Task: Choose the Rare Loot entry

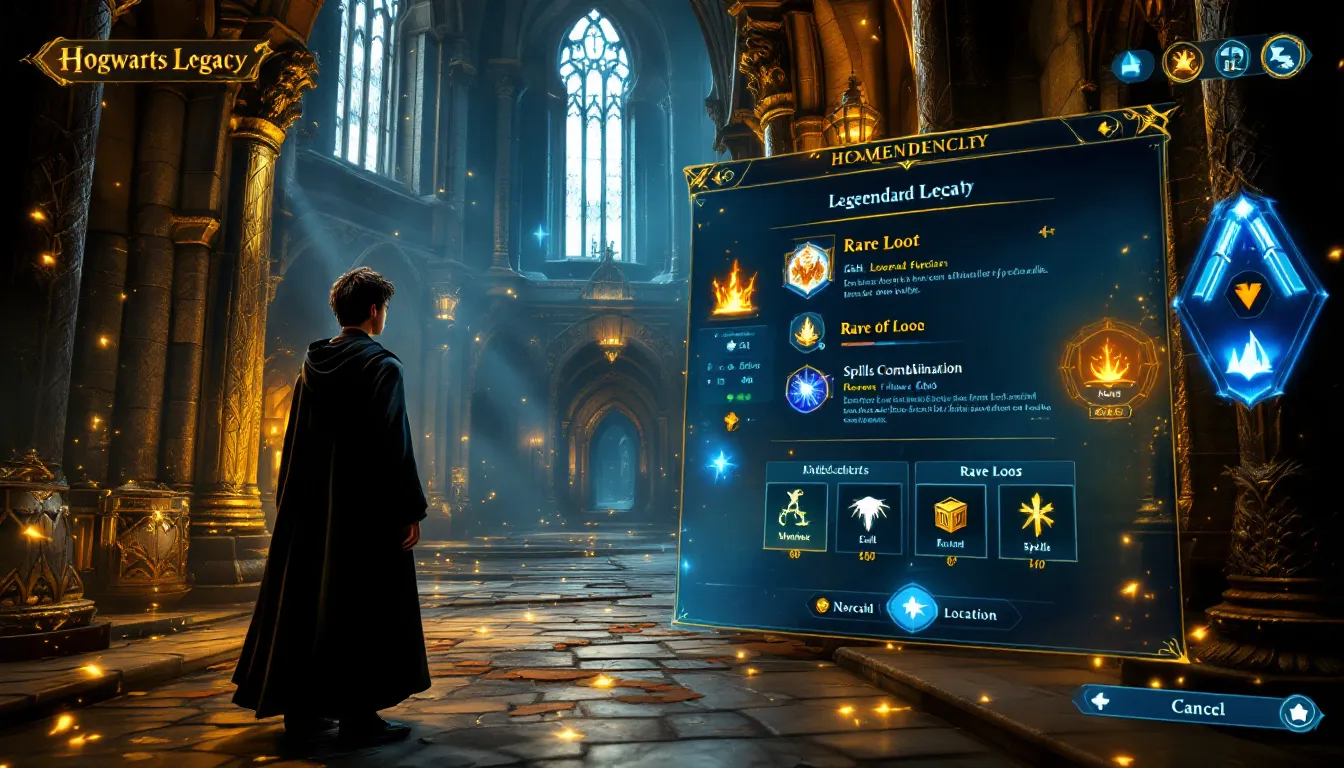Action: 880,243
